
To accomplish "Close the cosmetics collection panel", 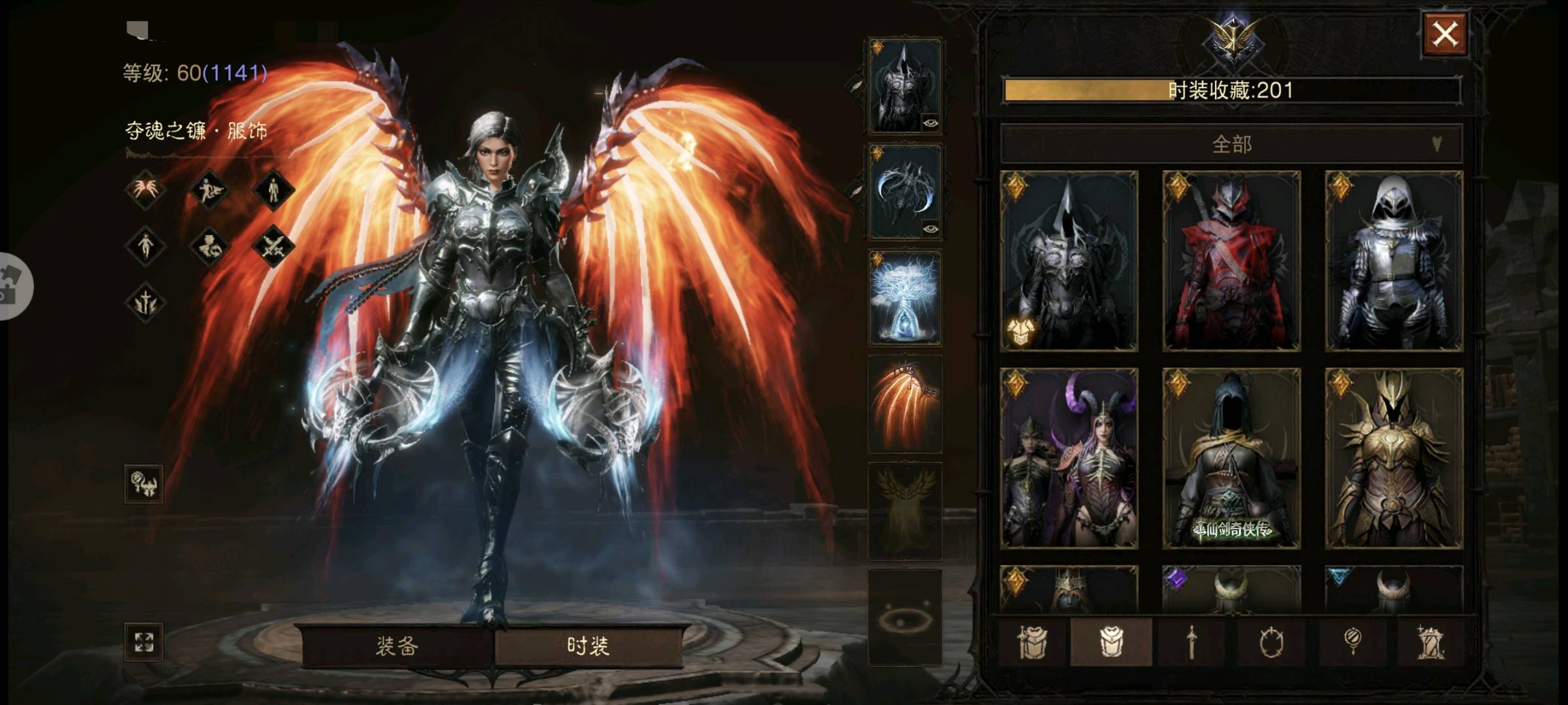I will [x=1445, y=34].
